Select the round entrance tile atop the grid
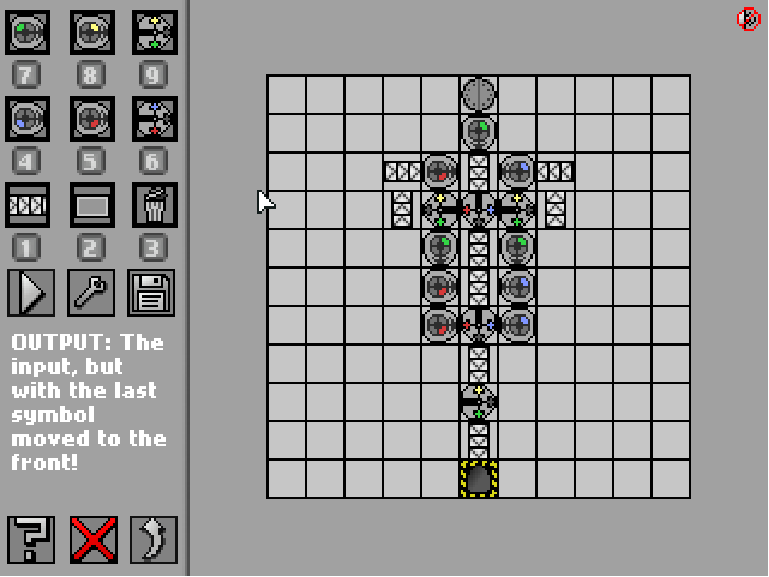This screenshot has height=577, width=769. (479, 95)
